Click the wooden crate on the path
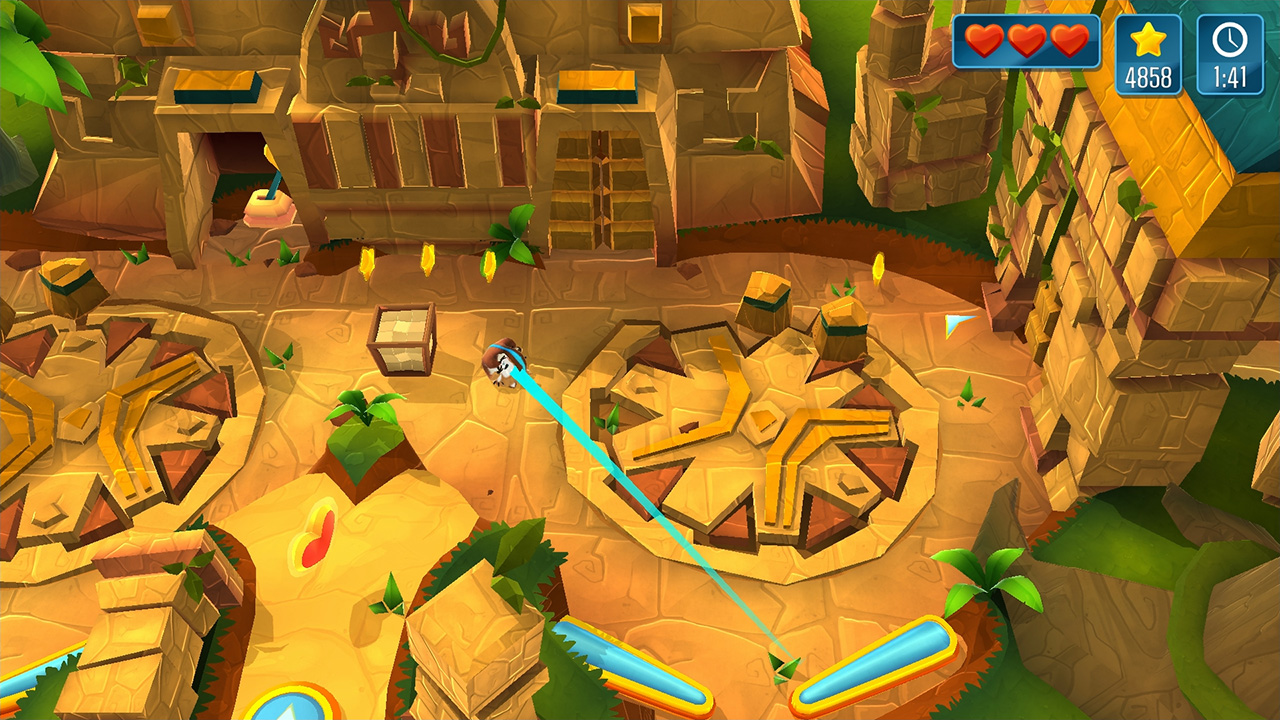The height and width of the screenshot is (720, 1280). (400, 338)
